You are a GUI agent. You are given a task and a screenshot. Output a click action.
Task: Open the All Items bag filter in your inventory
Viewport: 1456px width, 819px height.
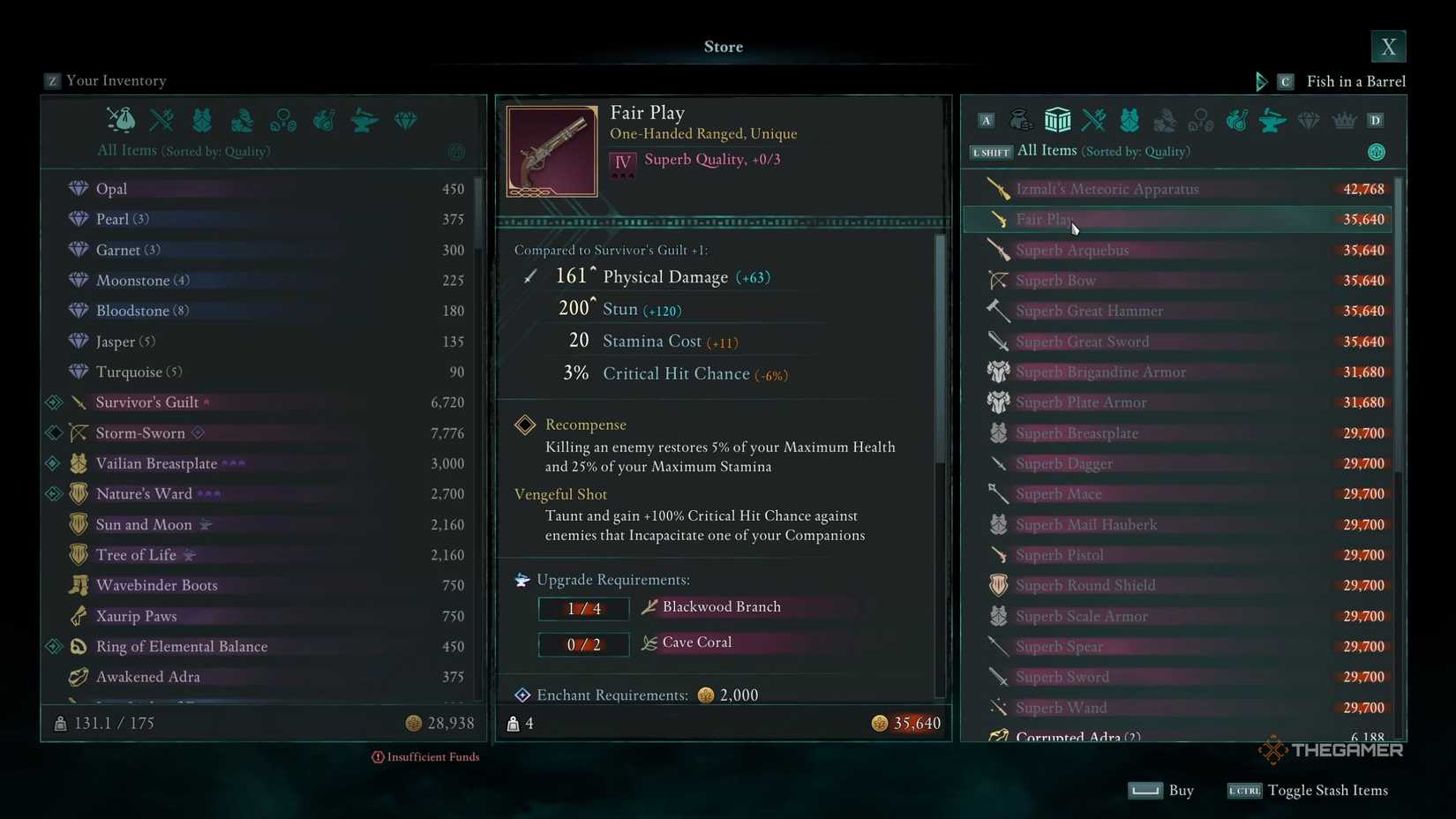[x=120, y=120]
